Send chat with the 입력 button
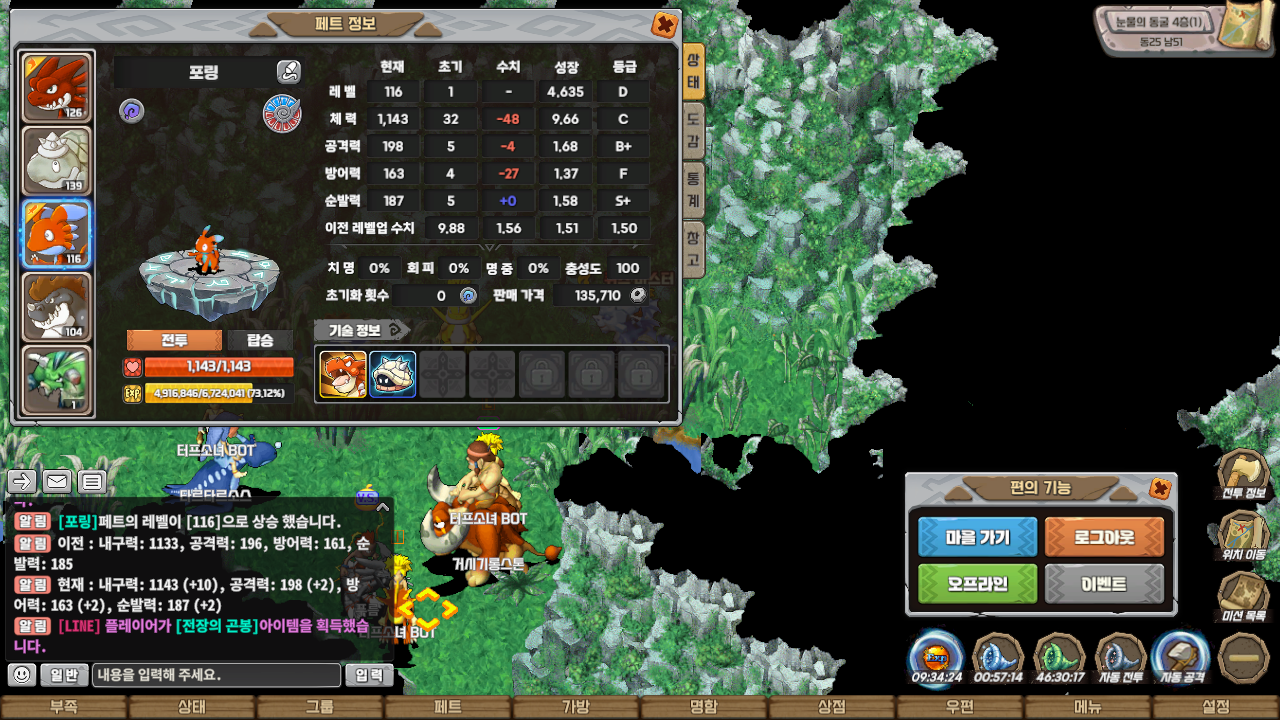 click(369, 675)
